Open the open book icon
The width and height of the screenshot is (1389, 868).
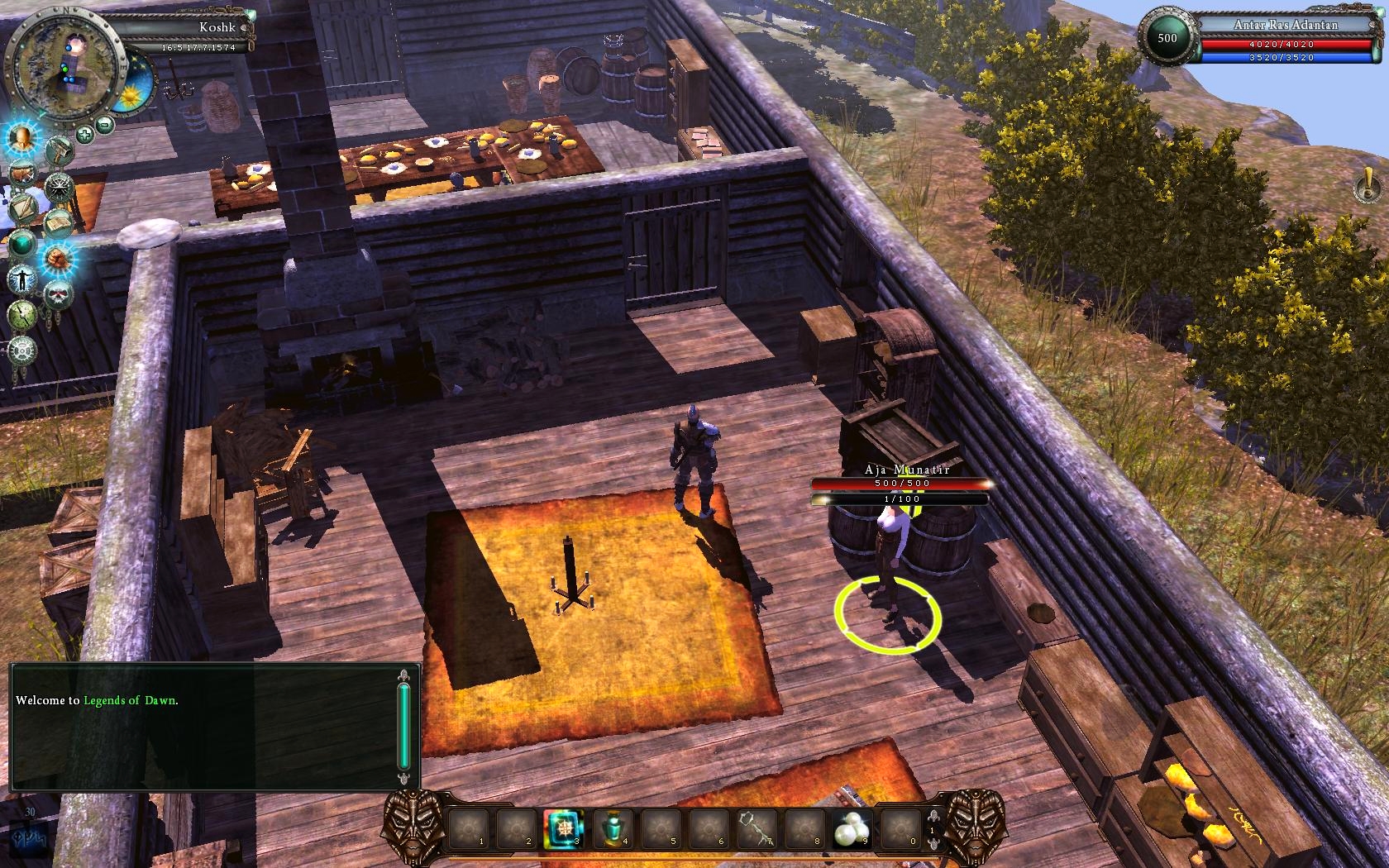(60, 222)
